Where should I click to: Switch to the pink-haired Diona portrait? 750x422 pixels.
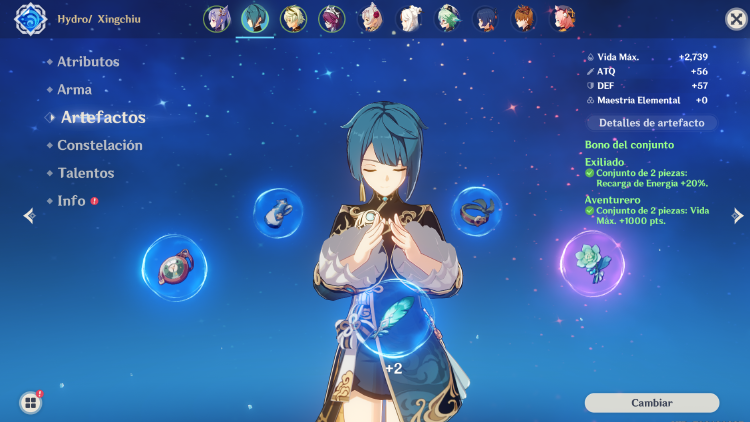pos(562,19)
